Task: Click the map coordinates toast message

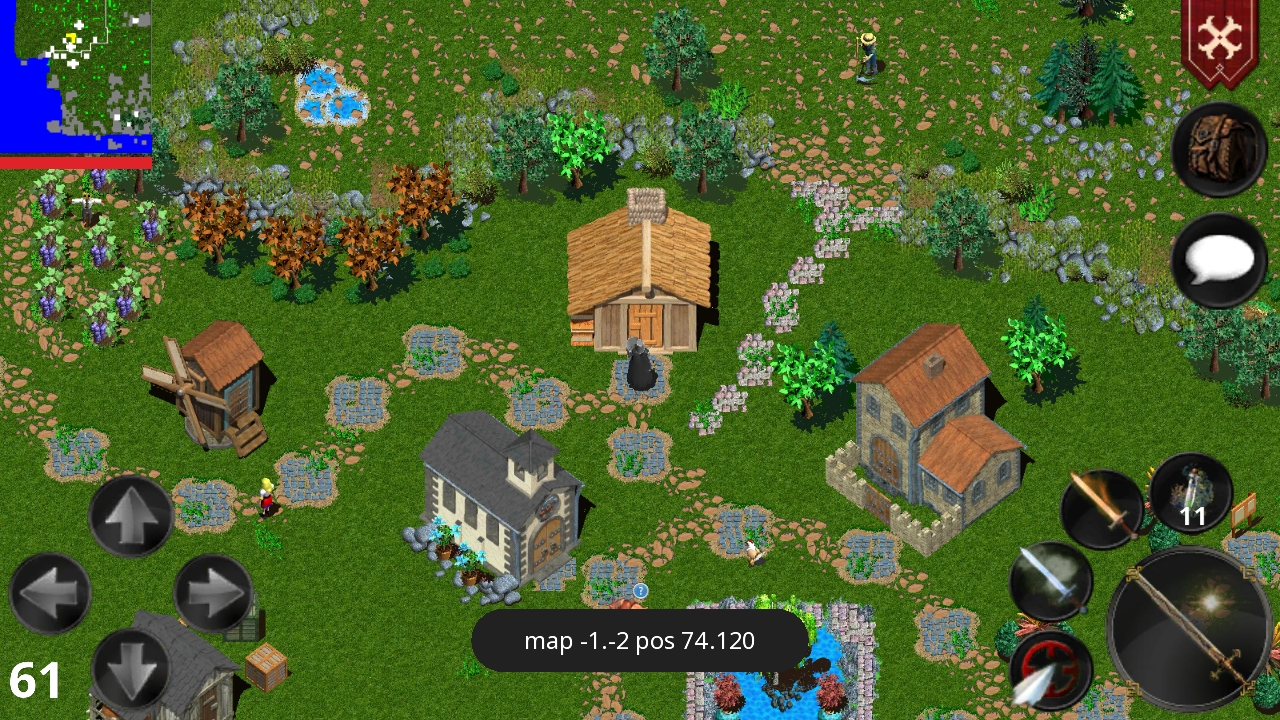Action: pyautogui.click(x=640, y=641)
